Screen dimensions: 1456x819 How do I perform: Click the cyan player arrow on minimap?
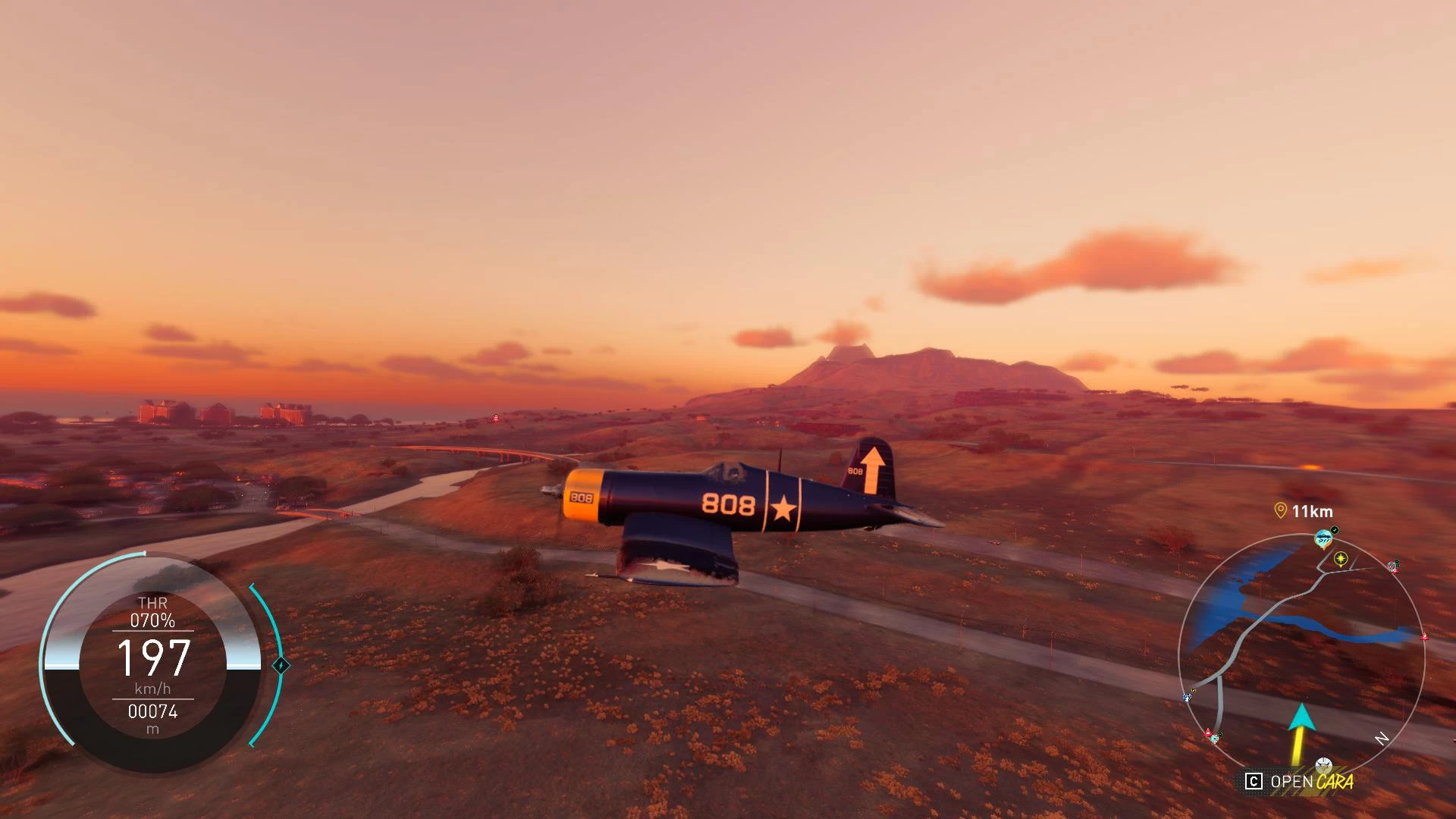tap(1301, 717)
